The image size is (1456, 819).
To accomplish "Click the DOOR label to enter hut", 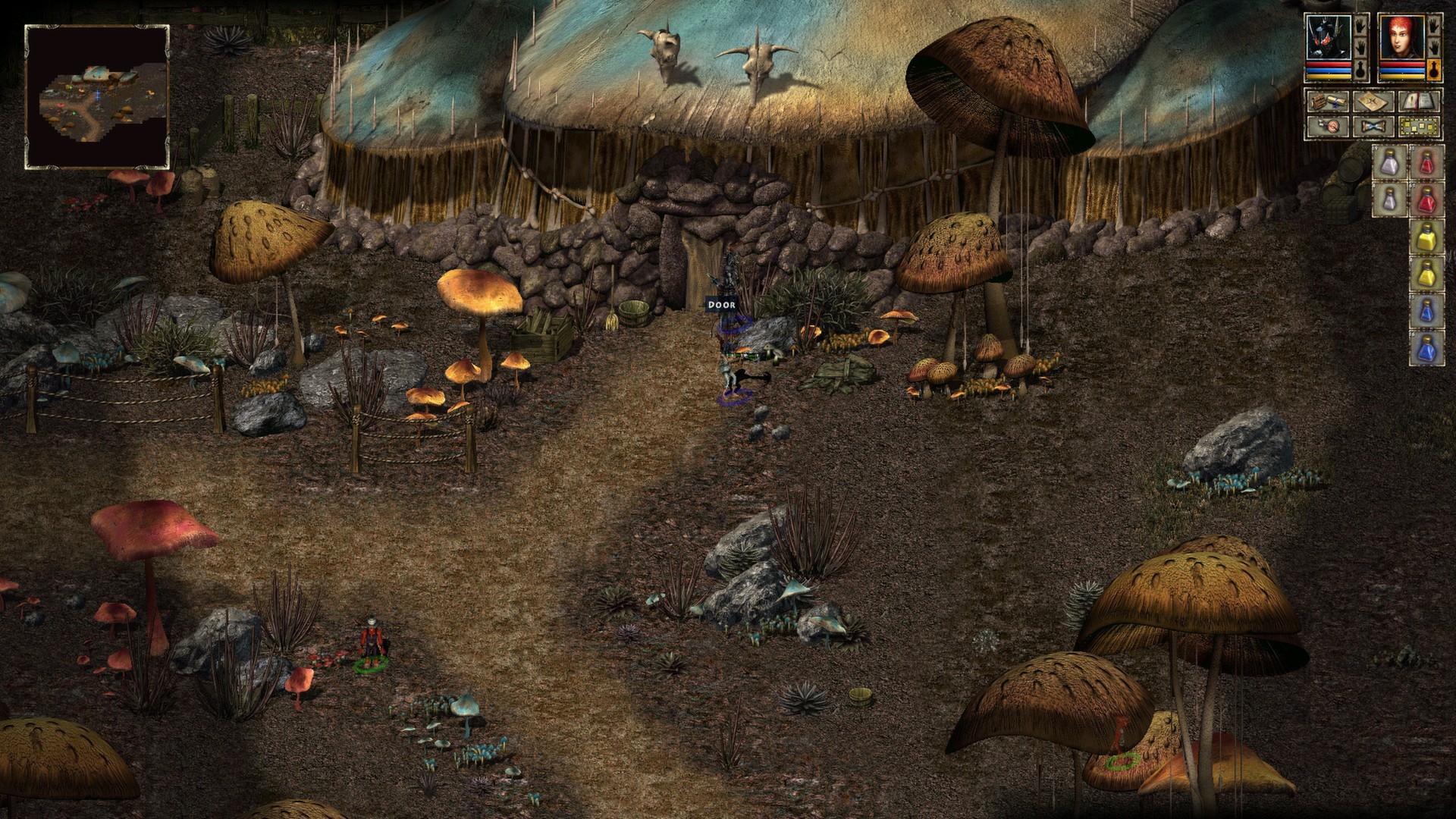I will [x=720, y=304].
